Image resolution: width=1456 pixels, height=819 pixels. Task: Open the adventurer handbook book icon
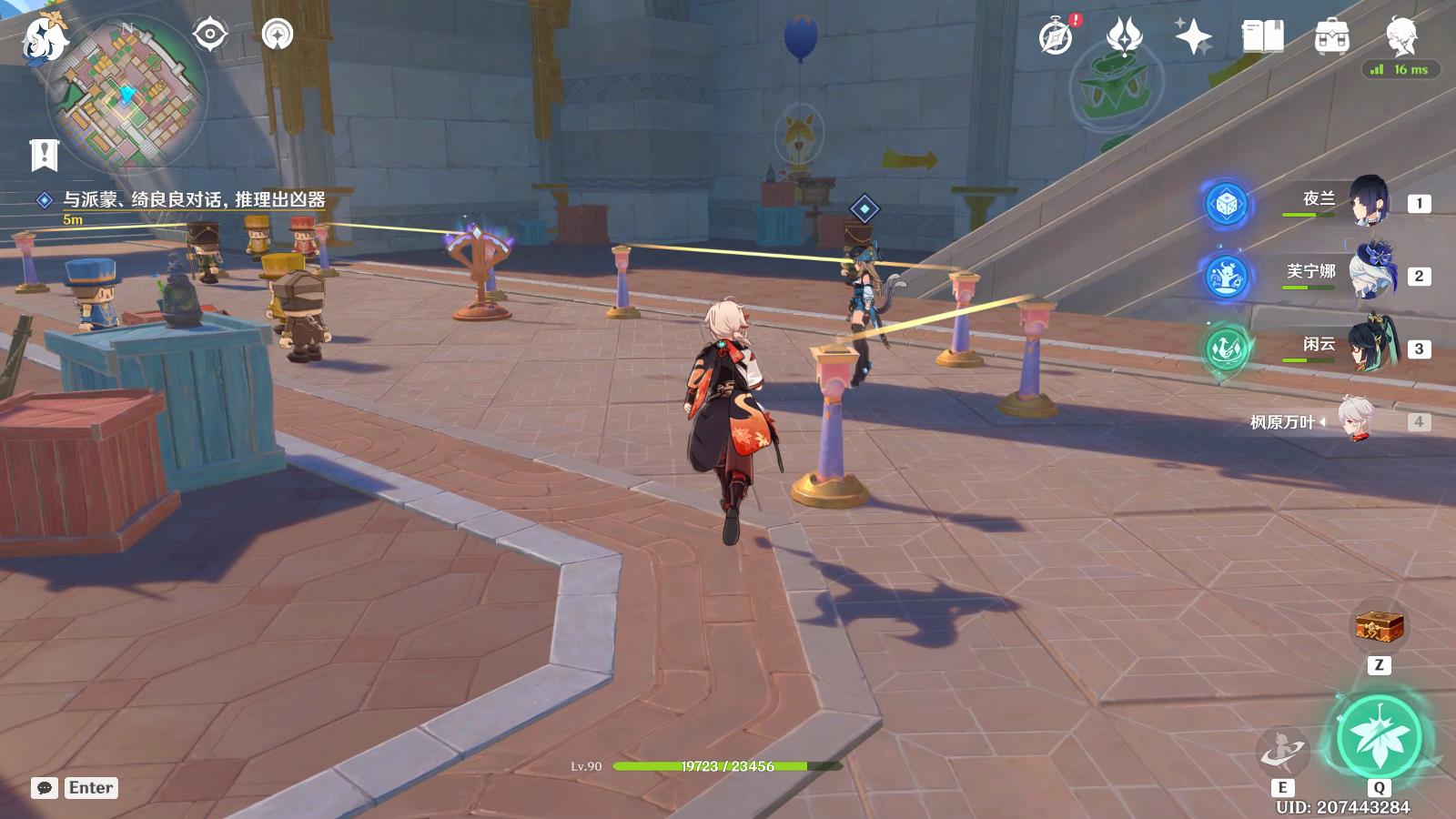[1262, 37]
